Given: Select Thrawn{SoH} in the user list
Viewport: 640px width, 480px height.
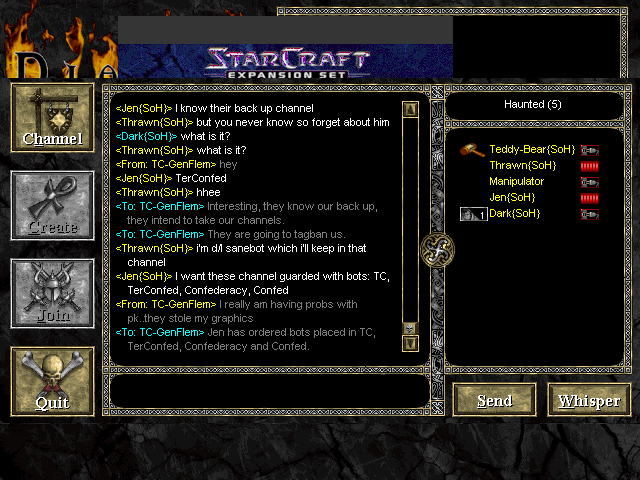Looking at the screenshot, I should tap(522, 165).
